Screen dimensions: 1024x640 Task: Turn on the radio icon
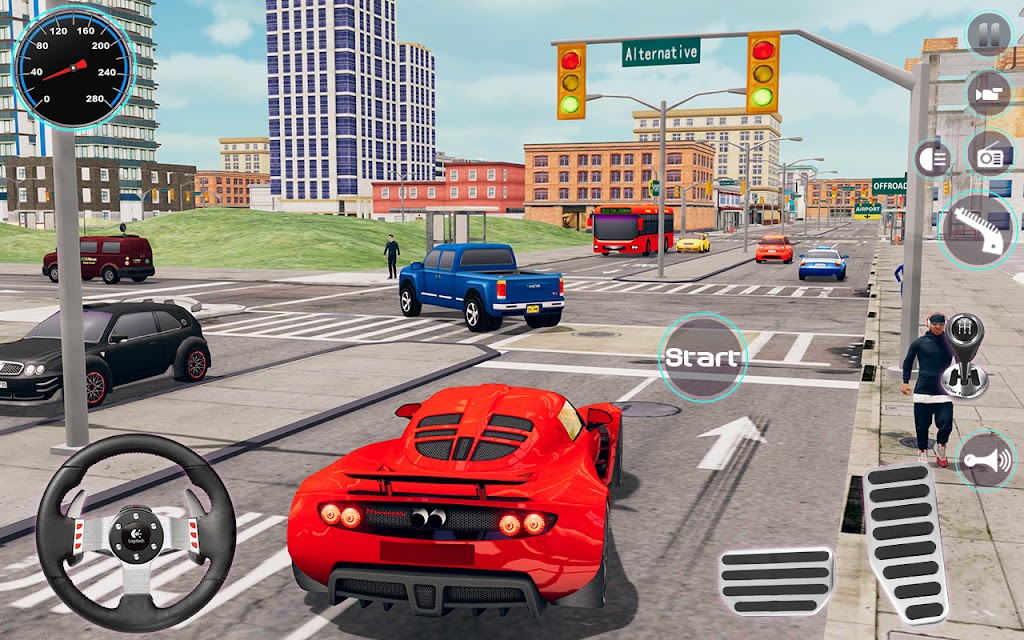pos(990,155)
